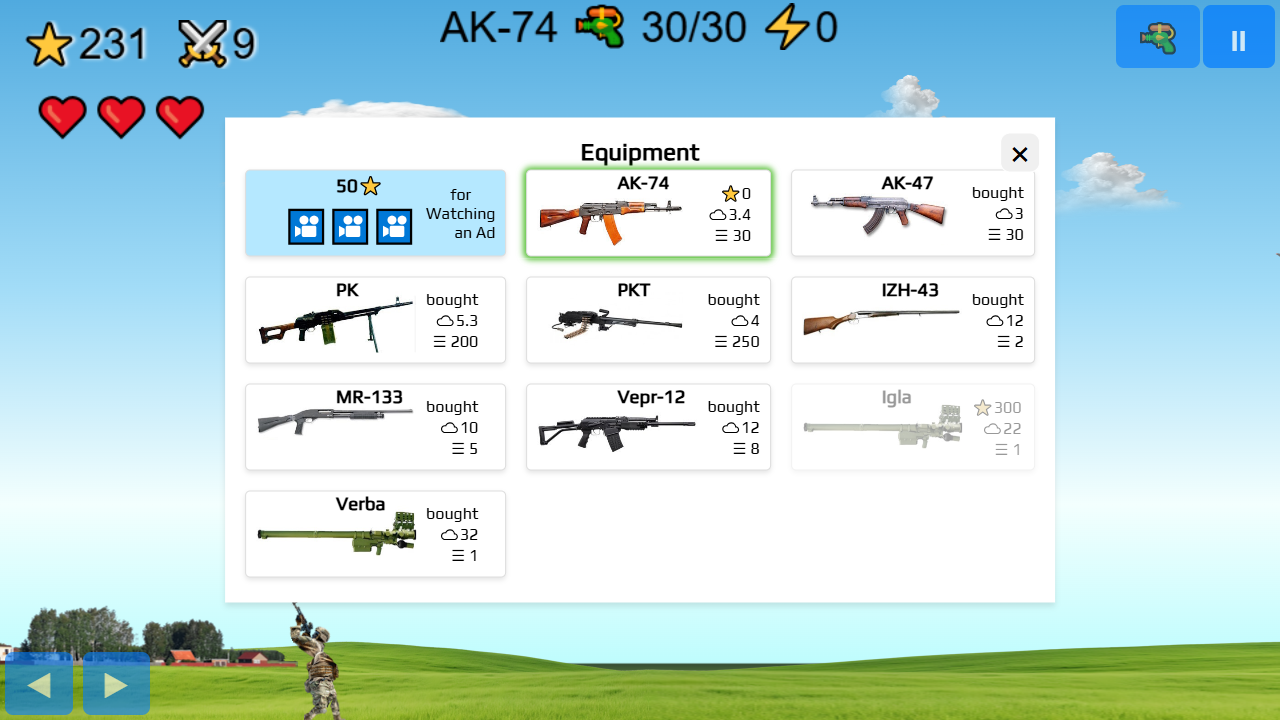Equip the PK machine gun
This screenshot has height=720, width=1280.
(x=375, y=320)
